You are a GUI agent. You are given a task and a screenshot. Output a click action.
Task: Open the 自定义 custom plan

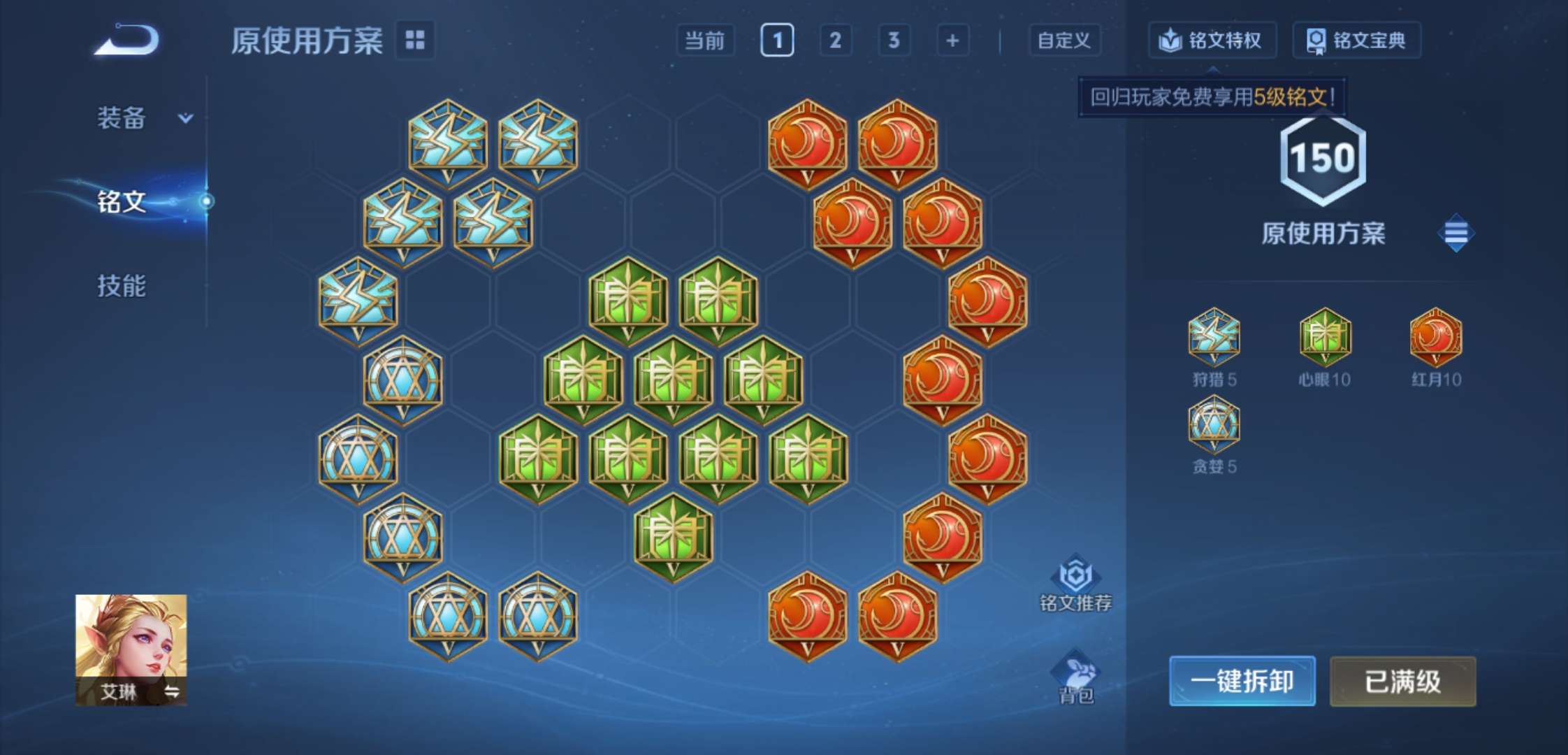coord(1064,41)
